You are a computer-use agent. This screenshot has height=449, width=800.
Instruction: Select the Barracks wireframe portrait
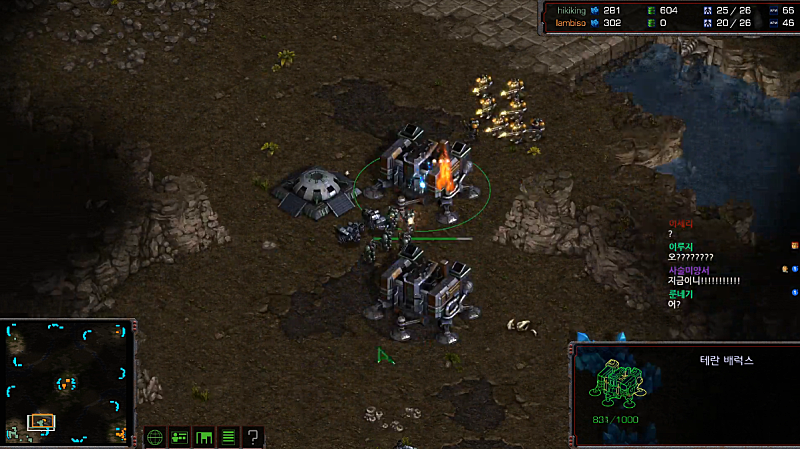point(621,385)
